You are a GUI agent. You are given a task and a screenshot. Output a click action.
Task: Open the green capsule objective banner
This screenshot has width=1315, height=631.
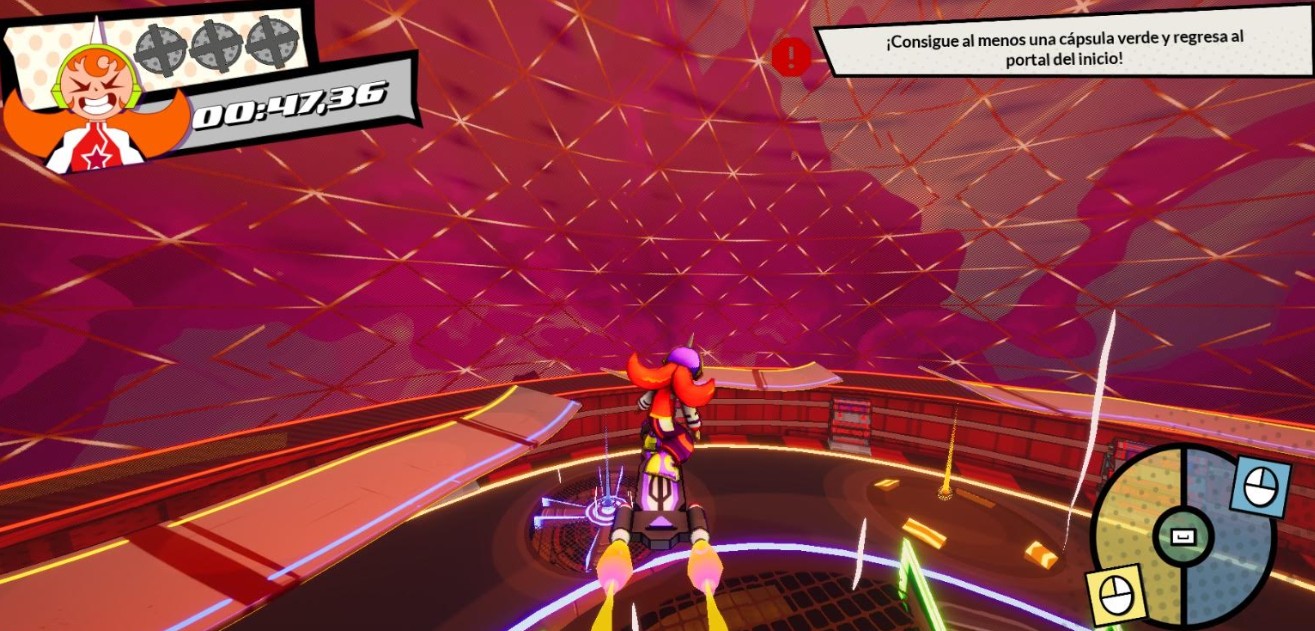click(x=1063, y=50)
